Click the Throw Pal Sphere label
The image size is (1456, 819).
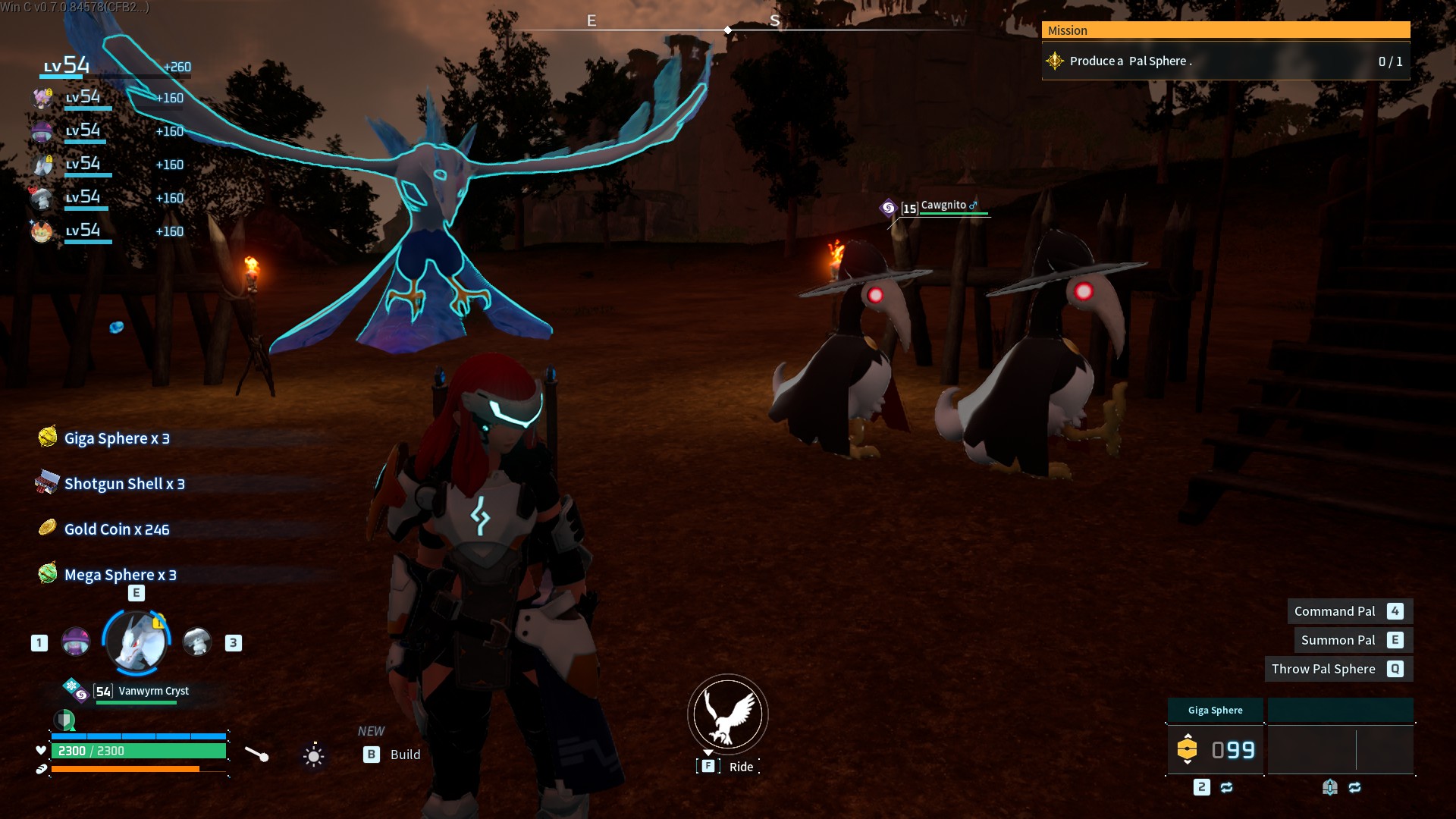(x=1323, y=669)
